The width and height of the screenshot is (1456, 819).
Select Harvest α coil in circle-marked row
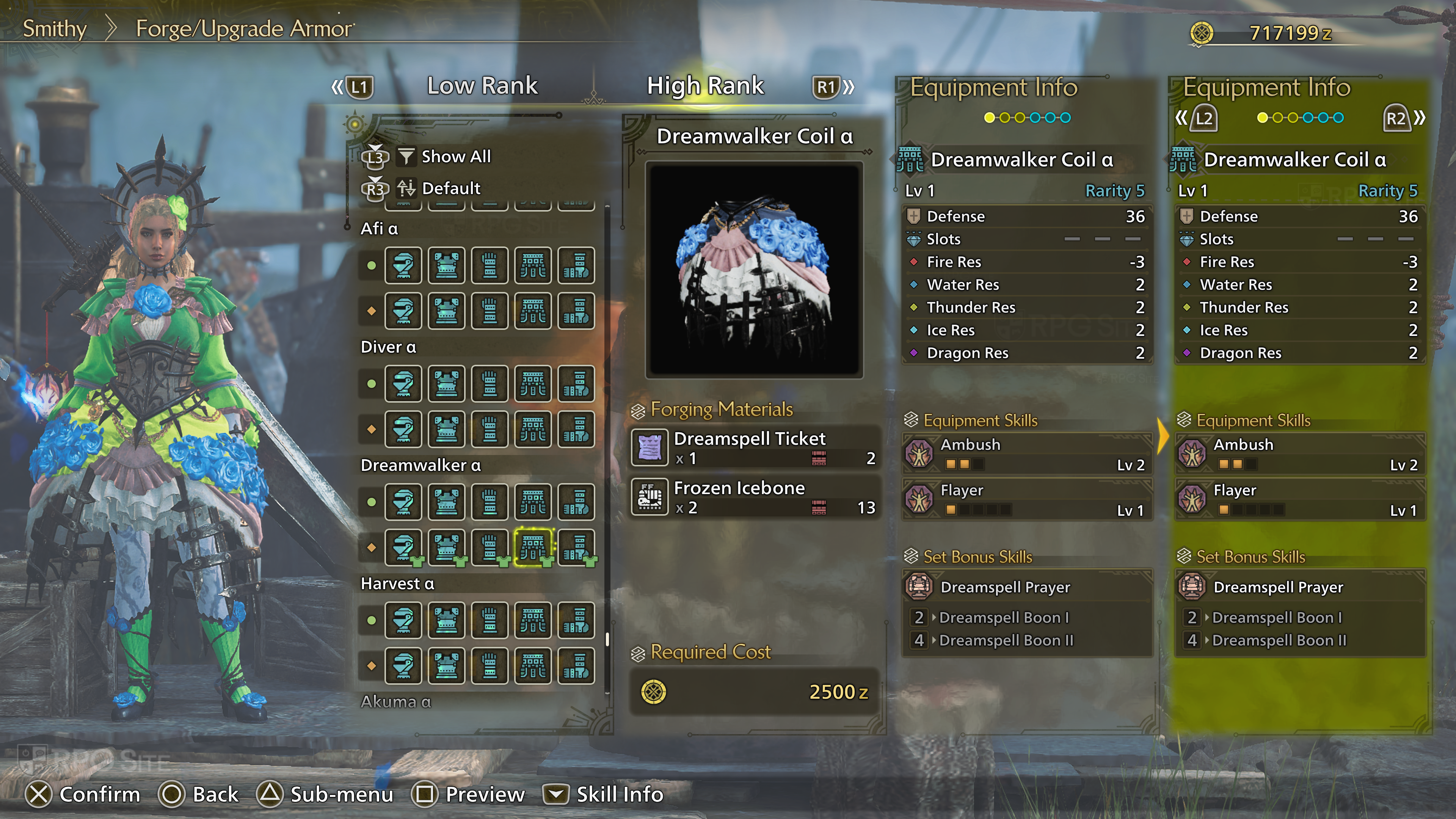(532, 620)
